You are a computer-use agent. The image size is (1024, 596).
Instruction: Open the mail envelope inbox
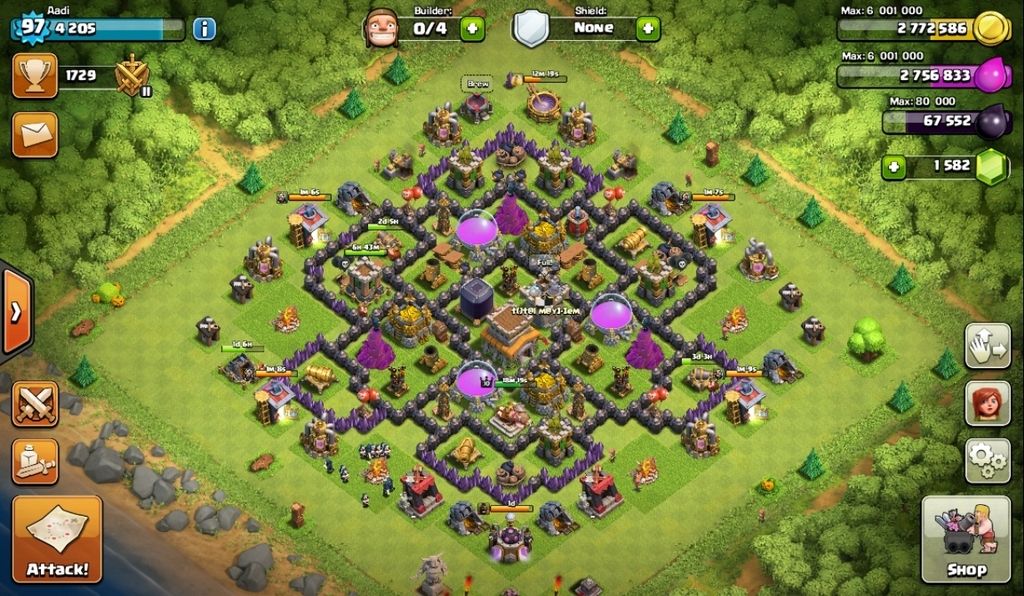[x=35, y=135]
